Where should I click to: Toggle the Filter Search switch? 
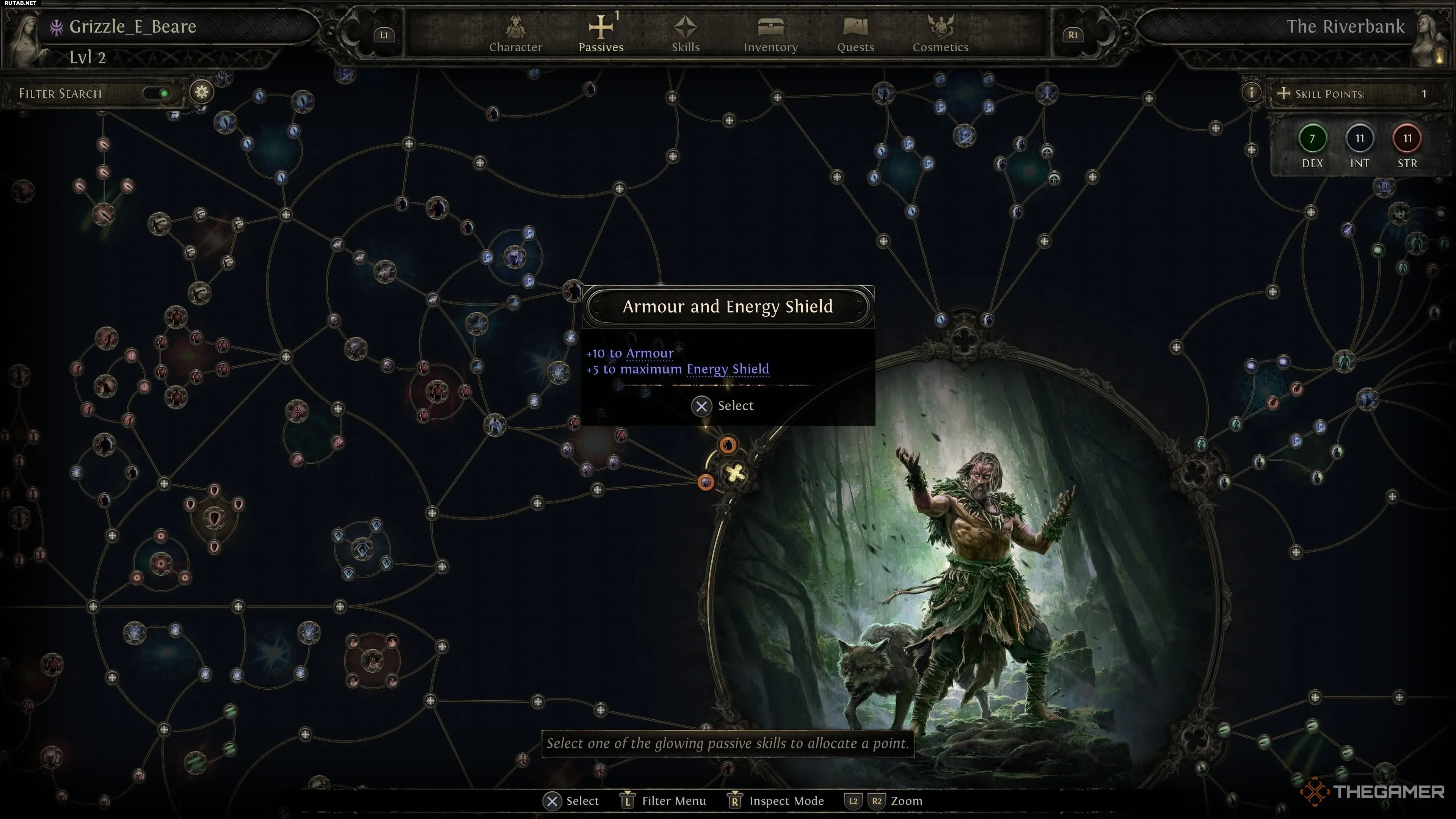coord(157,93)
